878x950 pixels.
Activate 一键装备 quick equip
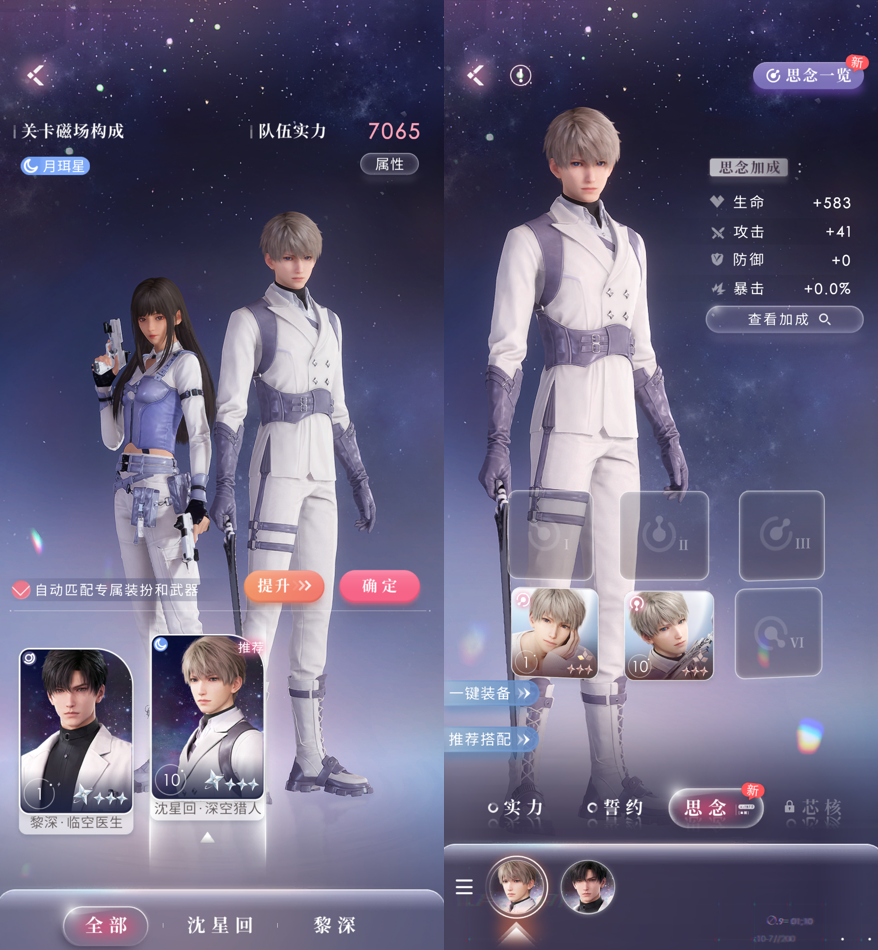489,693
